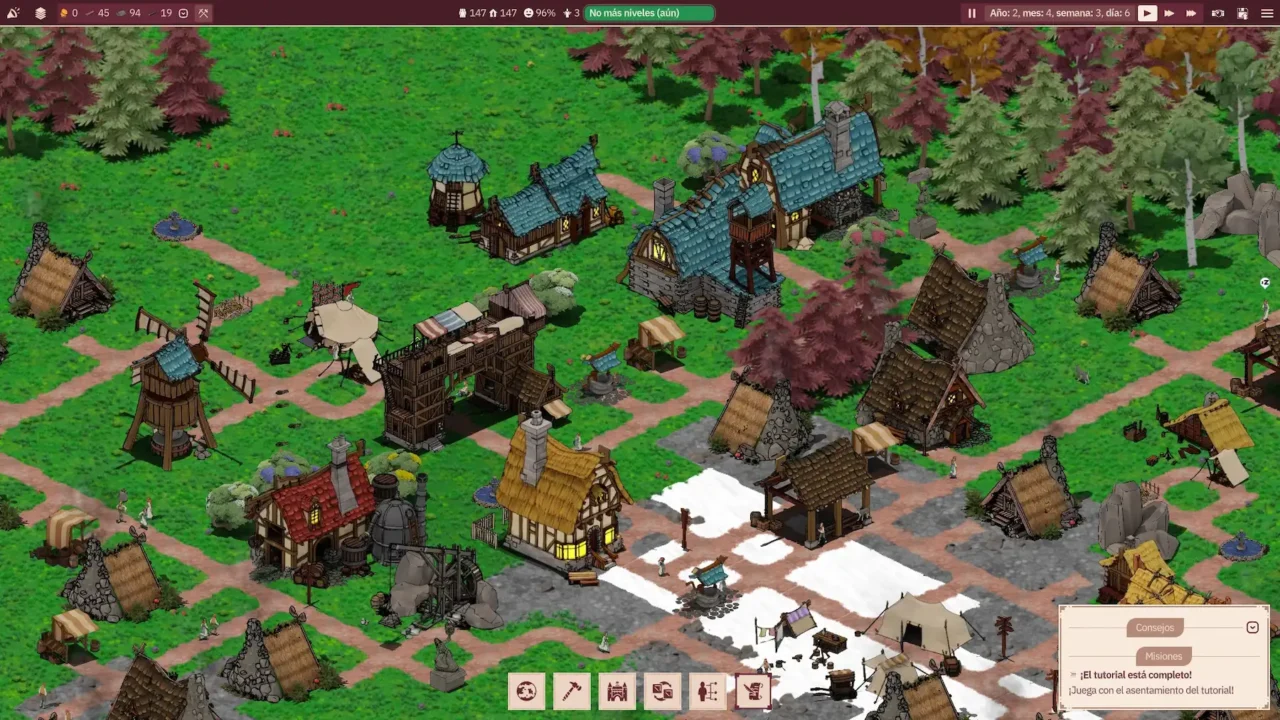The width and height of the screenshot is (1280, 720).
Task: Save the game with the save icon
Action: [1241, 12]
